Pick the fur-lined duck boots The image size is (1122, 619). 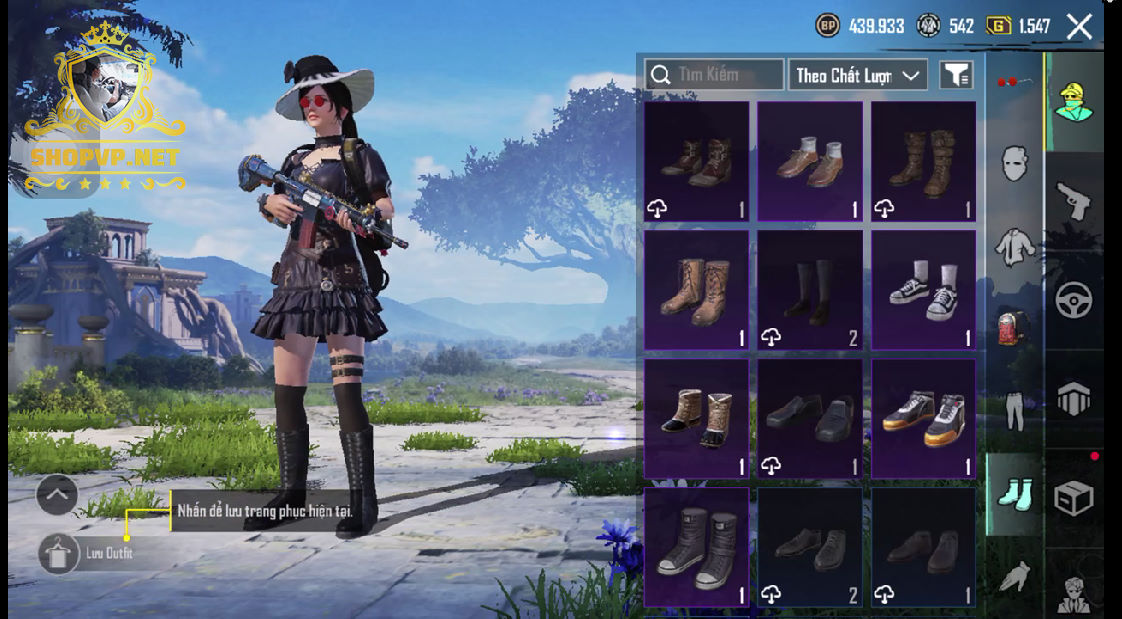tap(696, 418)
